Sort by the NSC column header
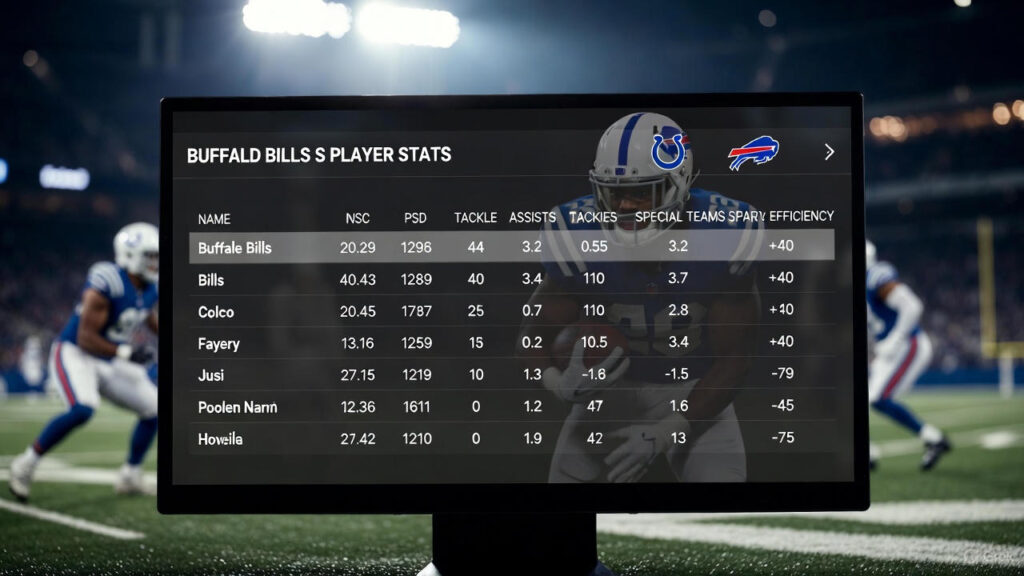This screenshot has height=576, width=1024. pyautogui.click(x=357, y=218)
